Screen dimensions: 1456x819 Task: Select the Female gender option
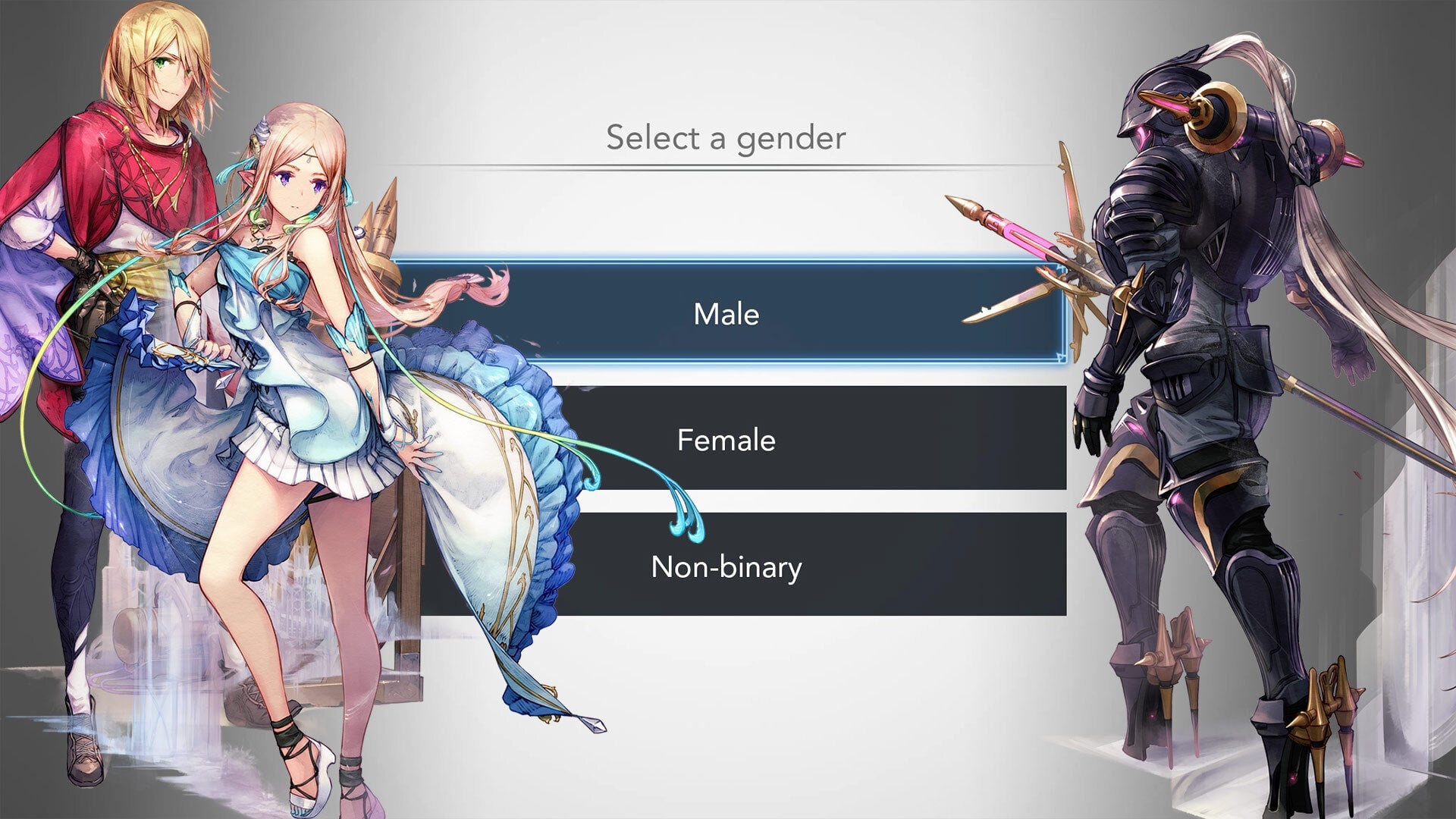point(728,440)
